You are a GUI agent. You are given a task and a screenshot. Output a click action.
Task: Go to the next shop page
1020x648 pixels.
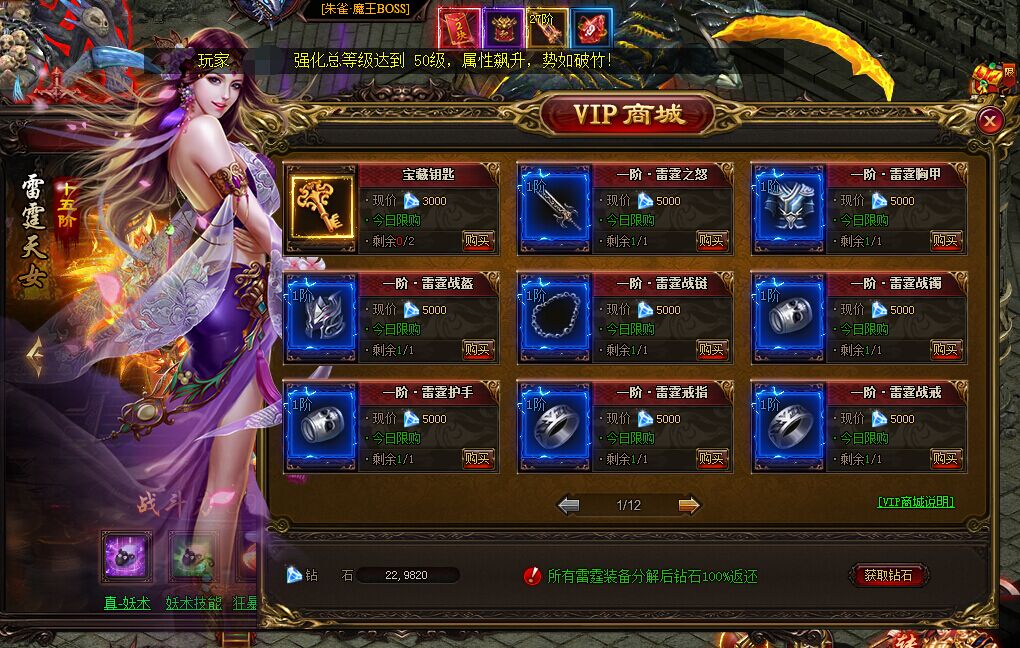pyautogui.click(x=689, y=505)
